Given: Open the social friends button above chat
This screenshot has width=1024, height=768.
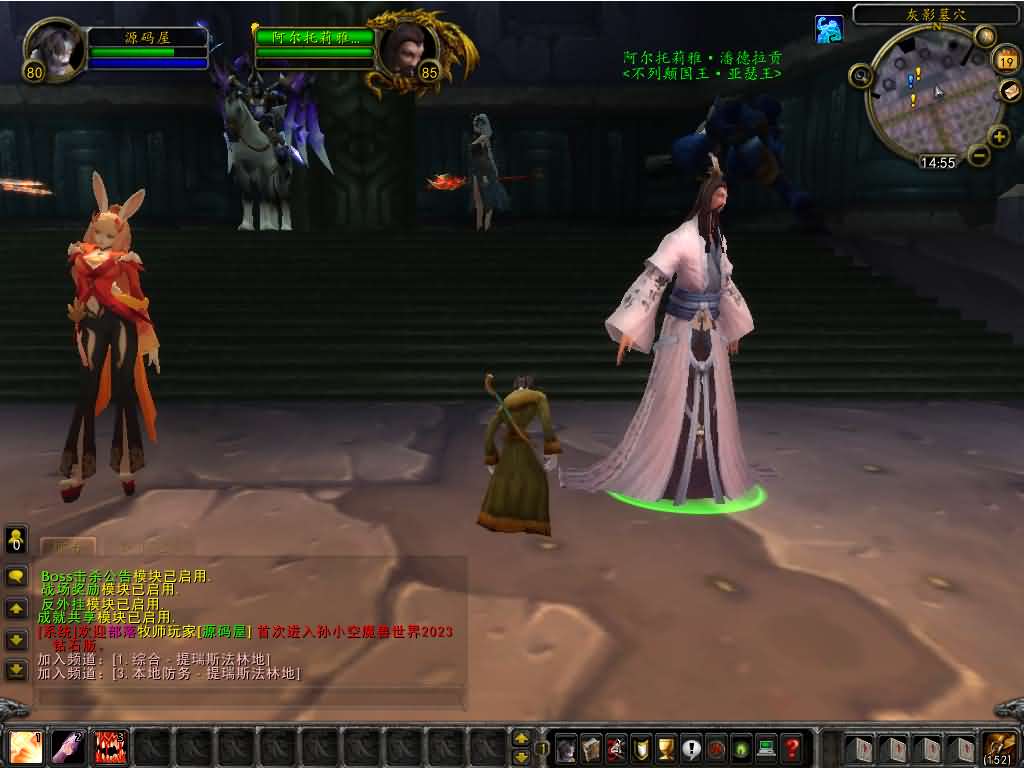Looking at the screenshot, I should point(16,541).
